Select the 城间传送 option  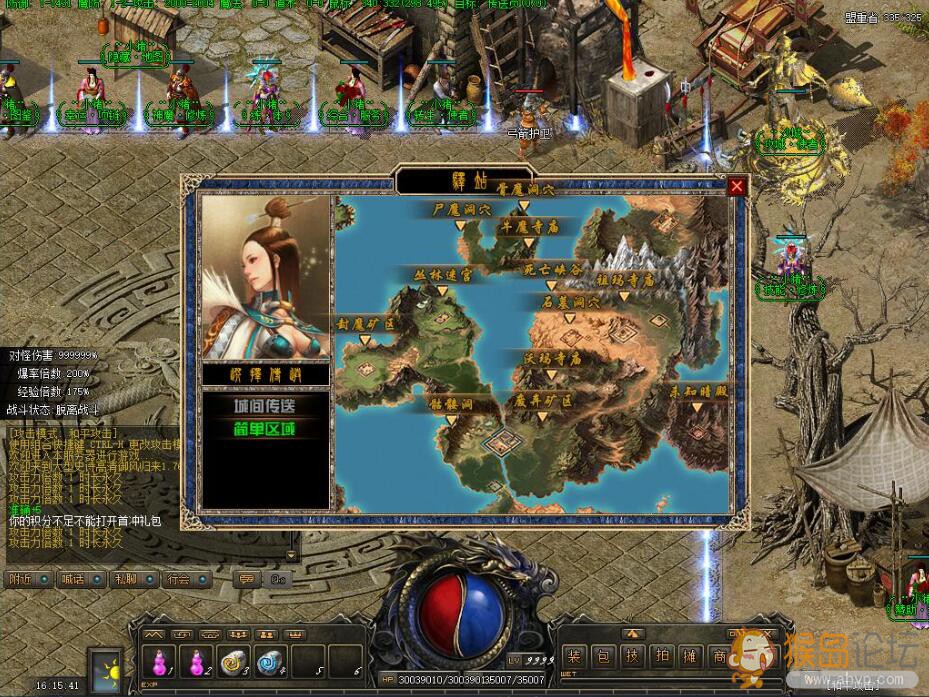tap(265, 406)
